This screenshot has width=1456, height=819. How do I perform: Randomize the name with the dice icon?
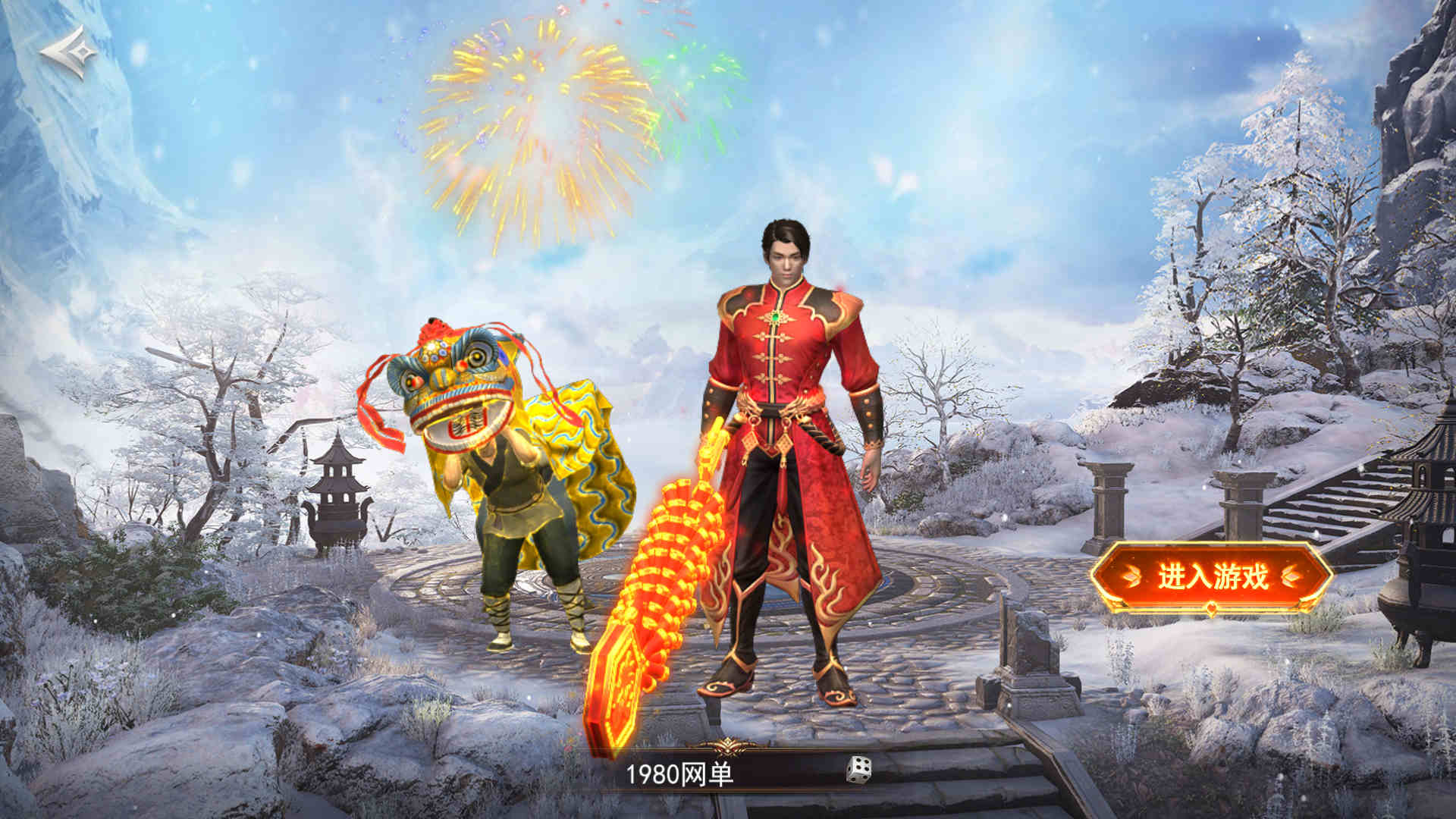[858, 770]
